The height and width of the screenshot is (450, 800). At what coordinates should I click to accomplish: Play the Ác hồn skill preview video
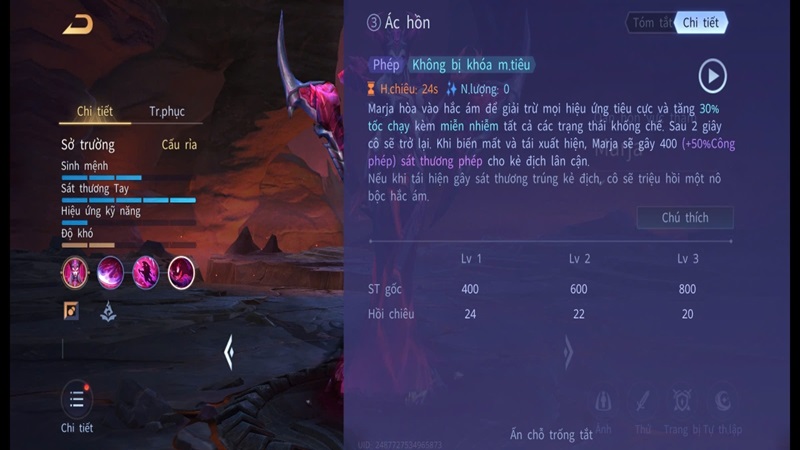click(x=712, y=76)
